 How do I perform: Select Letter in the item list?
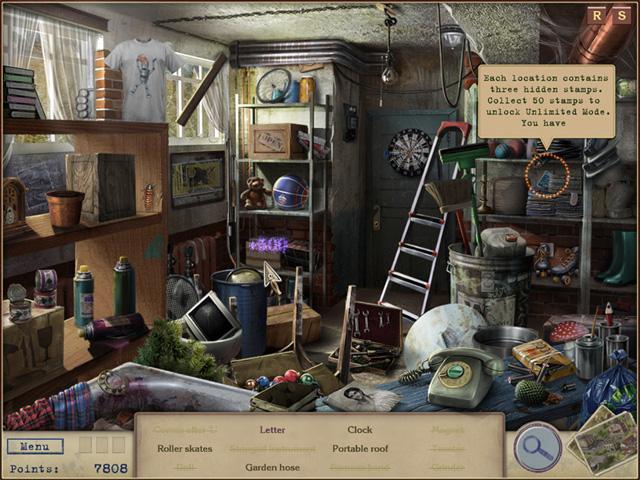tap(272, 430)
